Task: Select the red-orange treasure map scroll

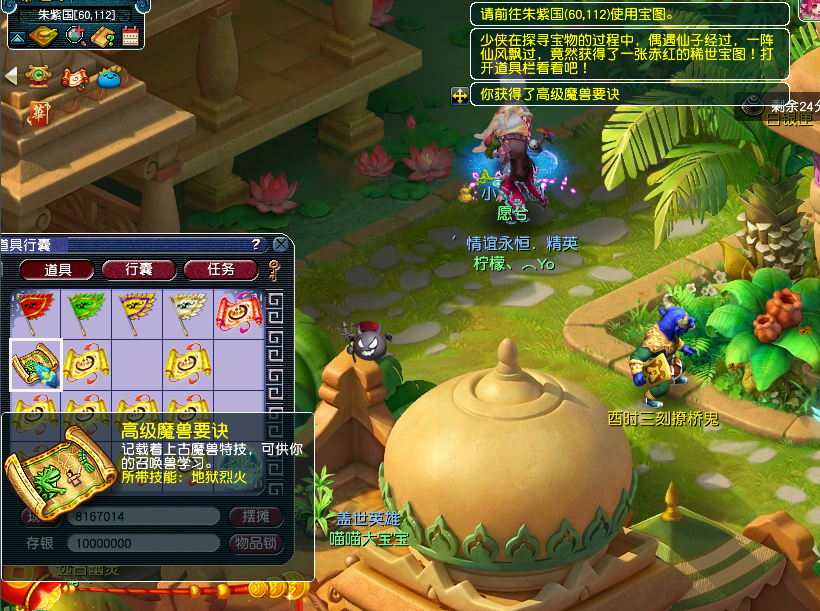Action: (238, 311)
